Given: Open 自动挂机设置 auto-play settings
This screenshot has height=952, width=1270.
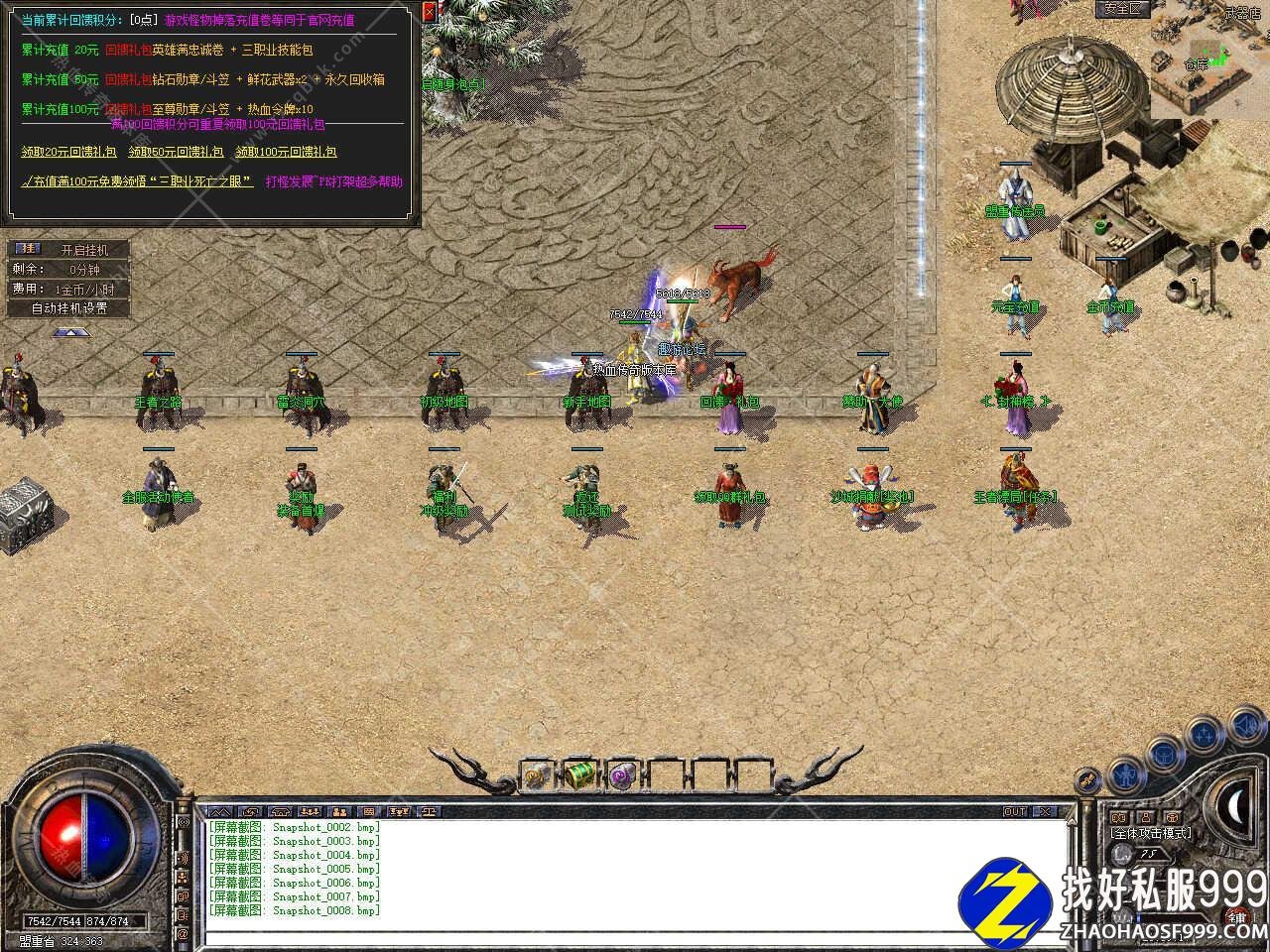Looking at the screenshot, I should click(x=68, y=308).
